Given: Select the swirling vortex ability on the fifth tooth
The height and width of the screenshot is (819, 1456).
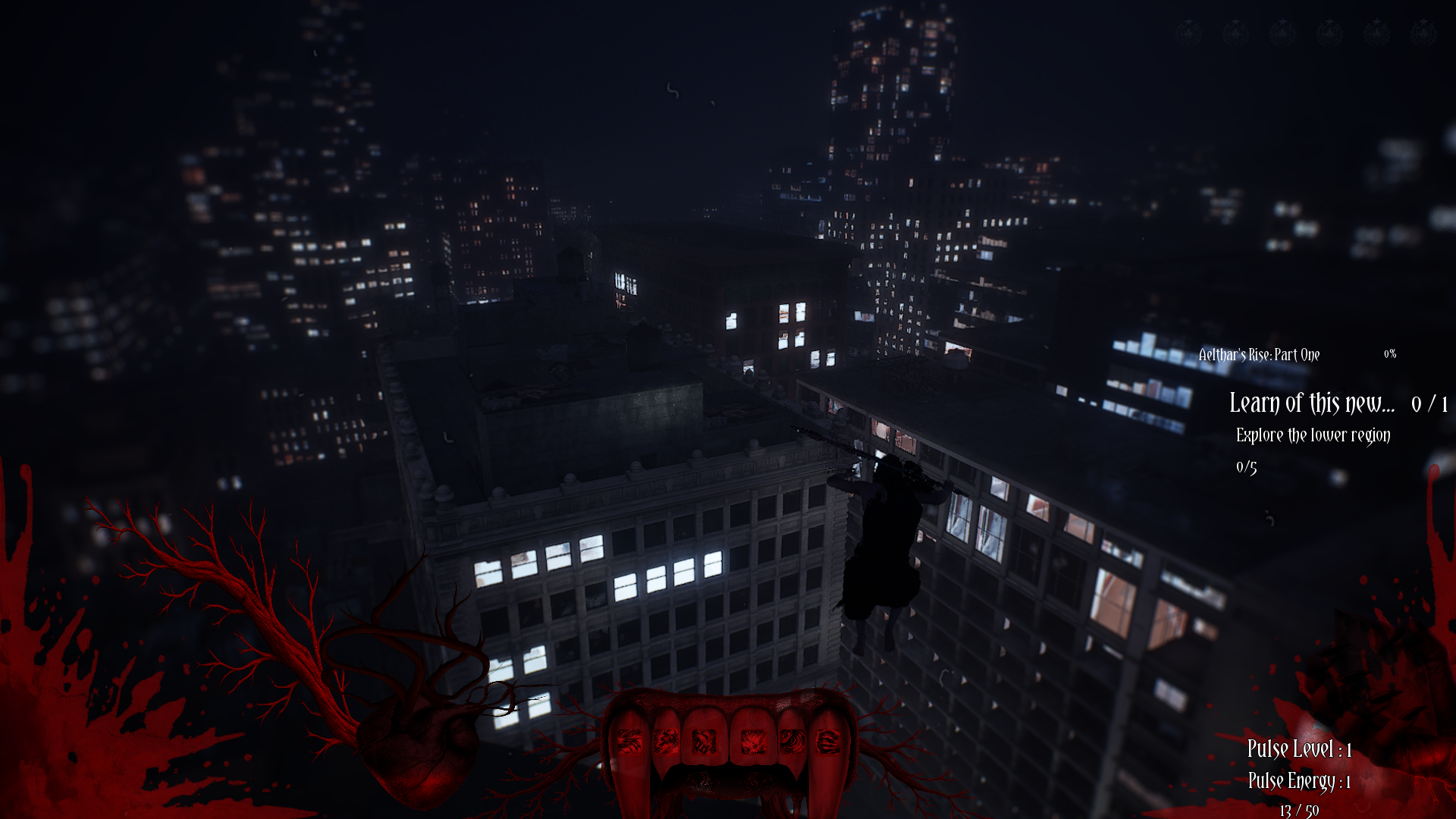Looking at the screenshot, I should point(792,742).
